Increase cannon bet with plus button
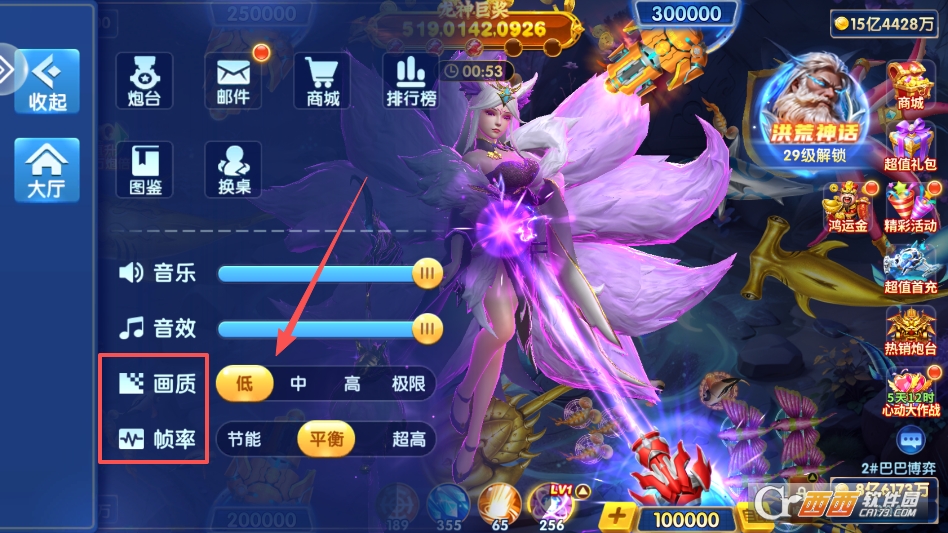Screen dimensions: 948x533 617,518
